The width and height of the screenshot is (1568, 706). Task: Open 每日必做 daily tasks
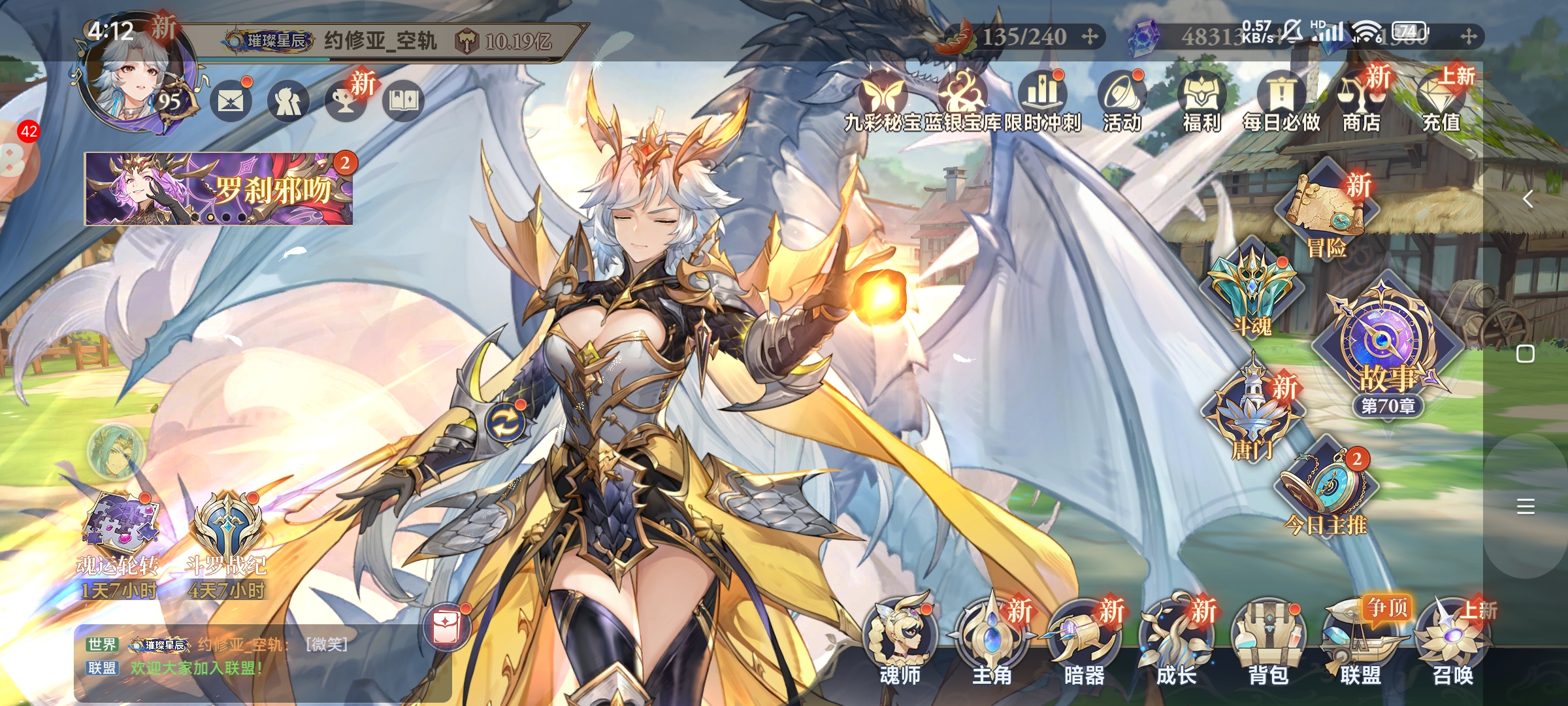[1281, 101]
